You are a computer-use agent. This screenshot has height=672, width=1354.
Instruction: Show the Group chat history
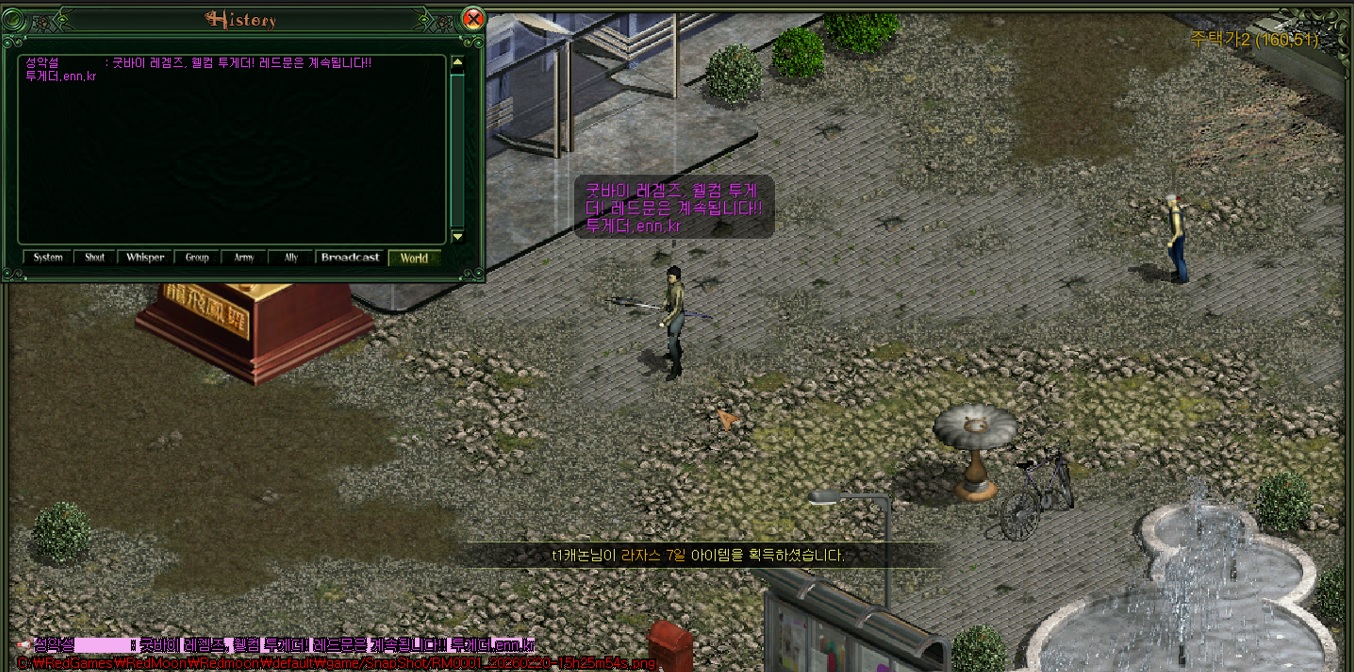pos(197,257)
